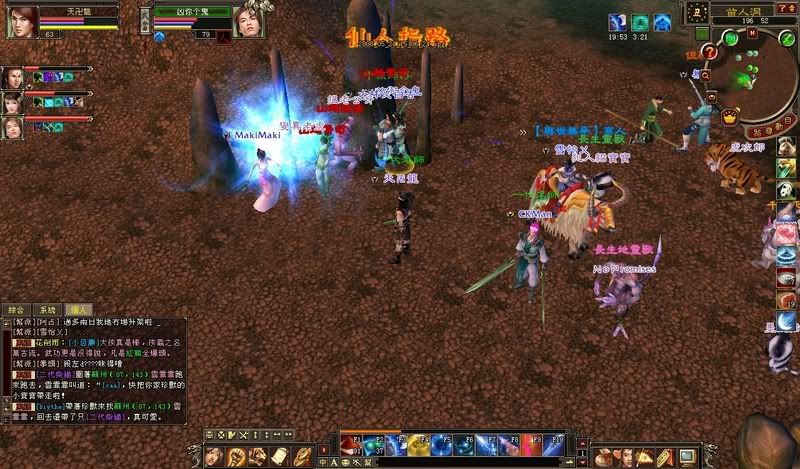800x469 pixels.
Task: Select the first party member portrait
Action: click(13, 78)
